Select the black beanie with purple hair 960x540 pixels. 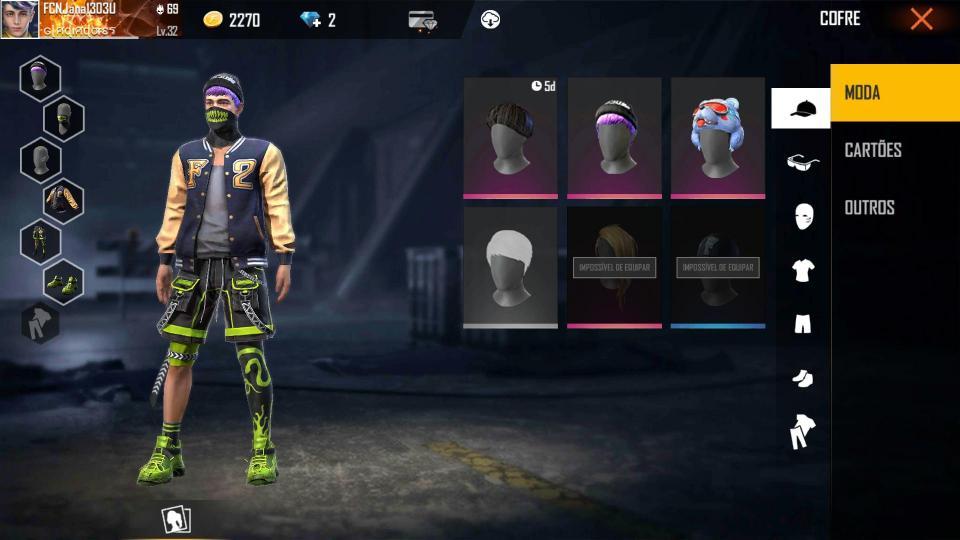614,137
